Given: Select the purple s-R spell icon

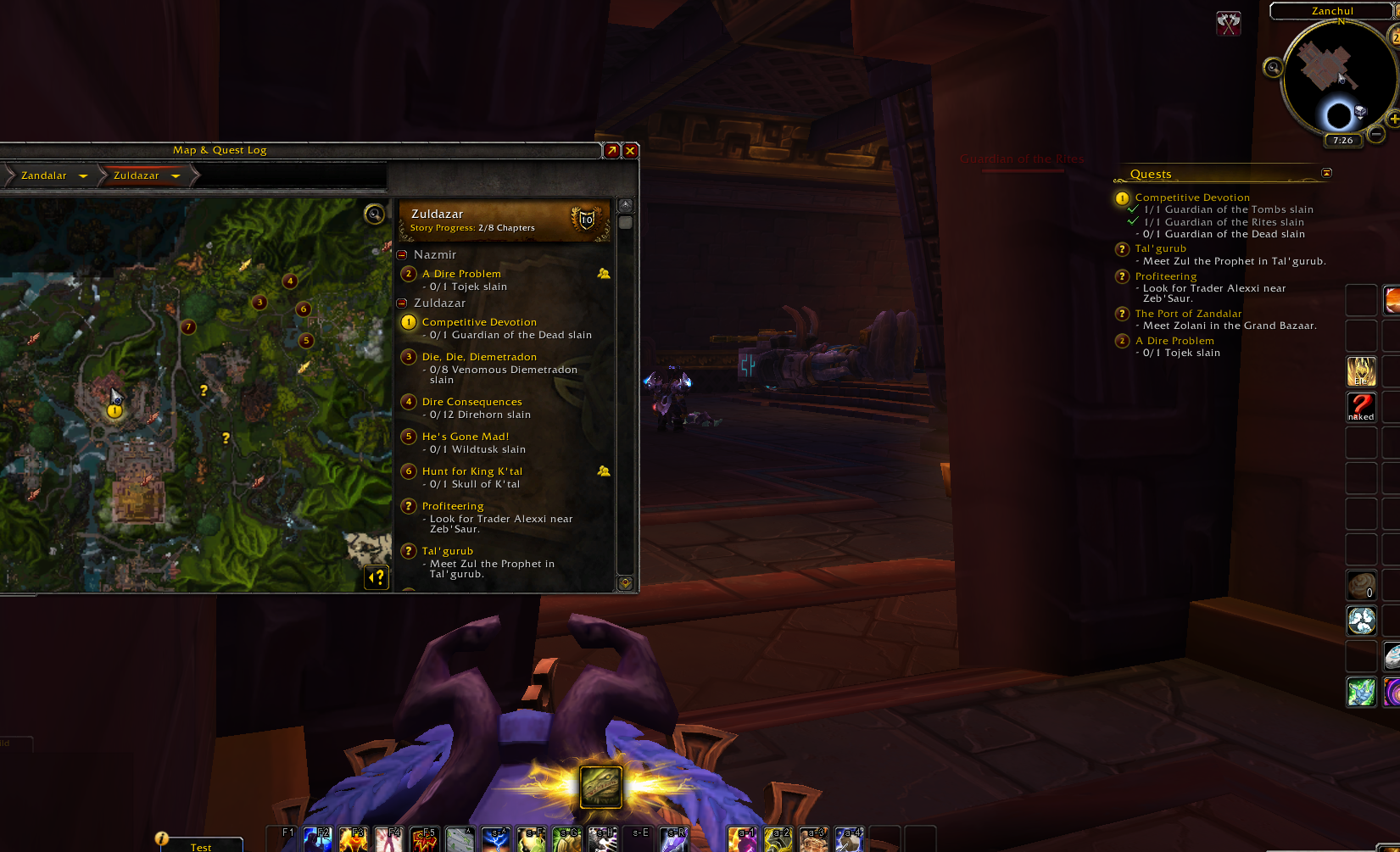Looking at the screenshot, I should (675, 838).
